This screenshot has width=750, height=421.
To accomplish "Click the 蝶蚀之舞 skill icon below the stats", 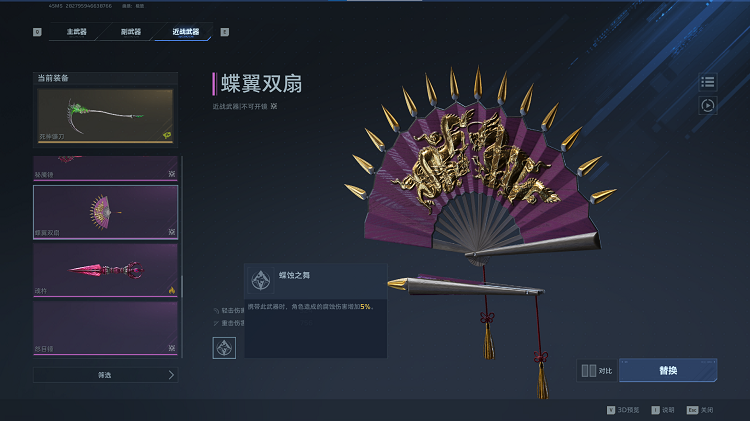I will coord(224,349).
